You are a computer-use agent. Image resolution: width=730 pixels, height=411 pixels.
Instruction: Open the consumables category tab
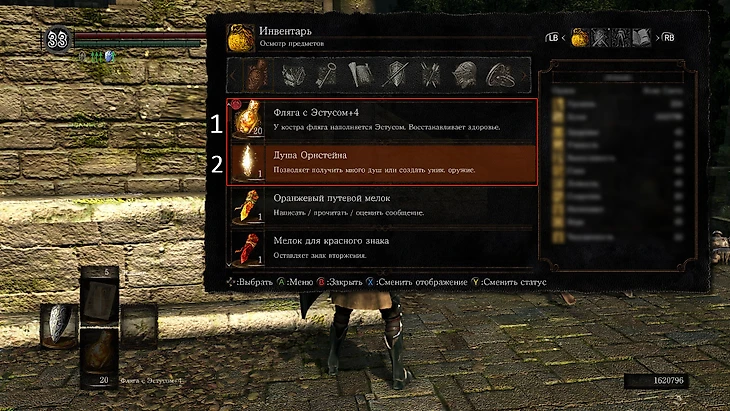click(258, 75)
